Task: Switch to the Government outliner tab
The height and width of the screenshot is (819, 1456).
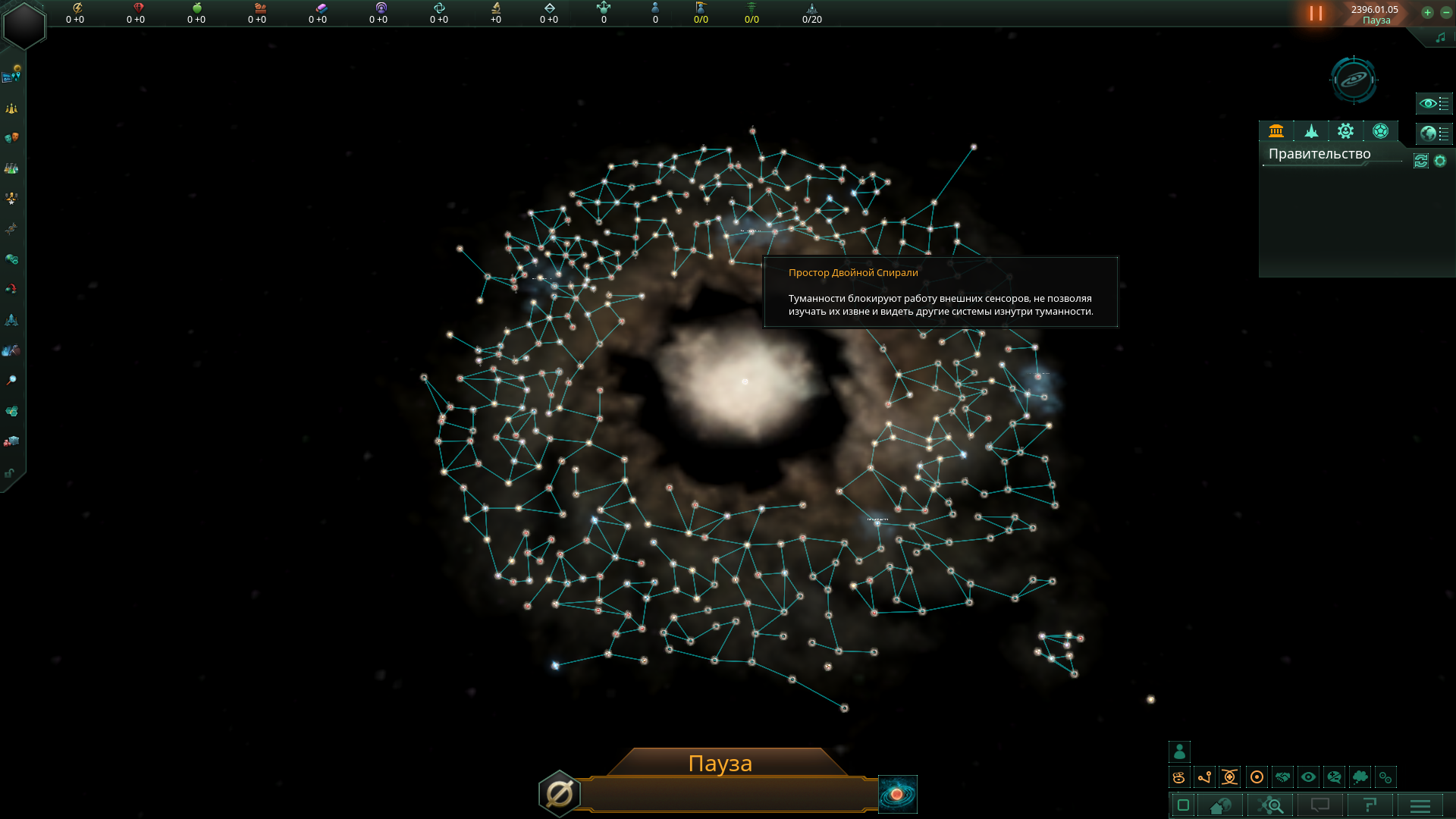Action: click(x=1276, y=131)
